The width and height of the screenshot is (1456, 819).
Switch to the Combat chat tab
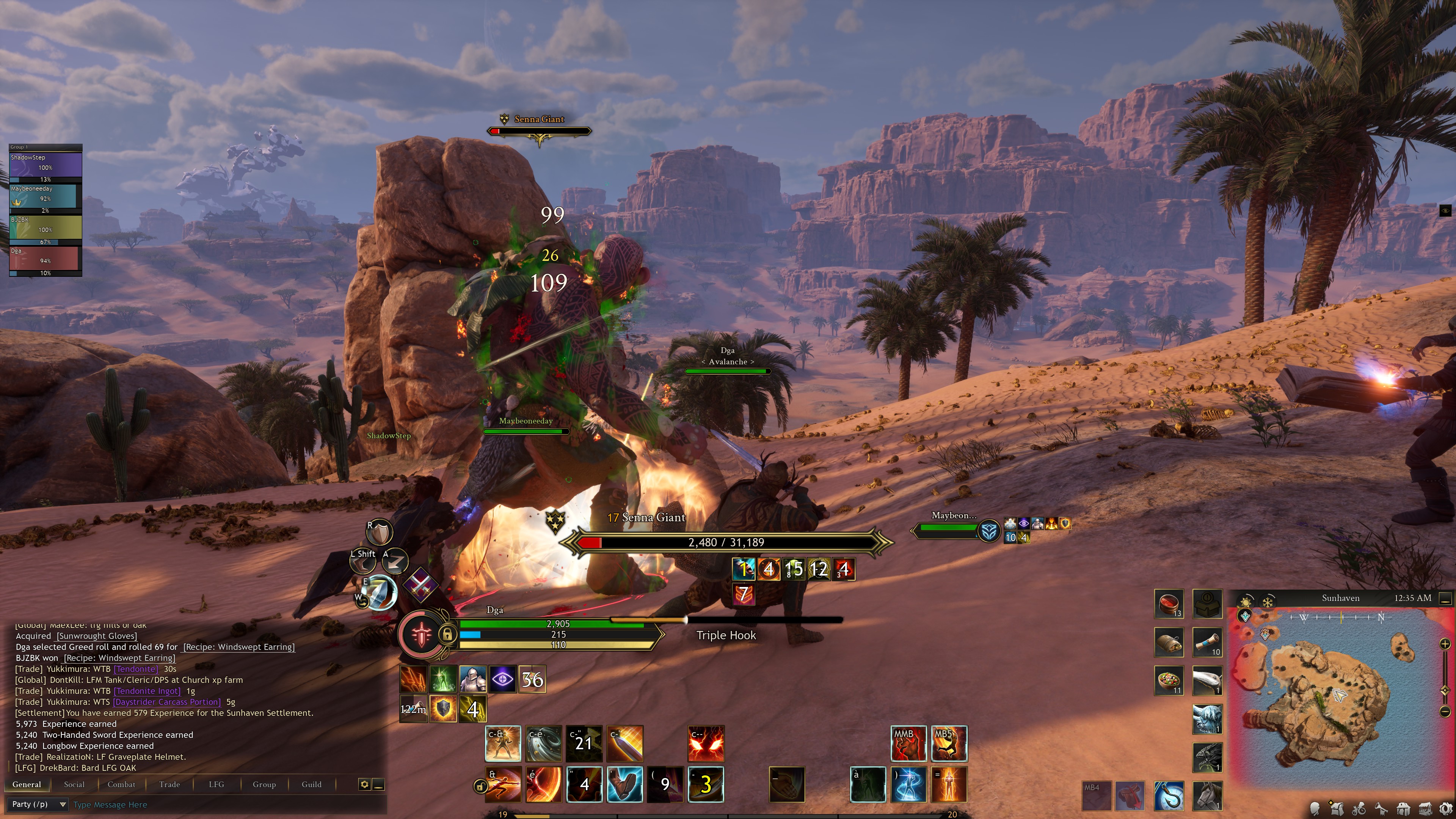coord(121,784)
